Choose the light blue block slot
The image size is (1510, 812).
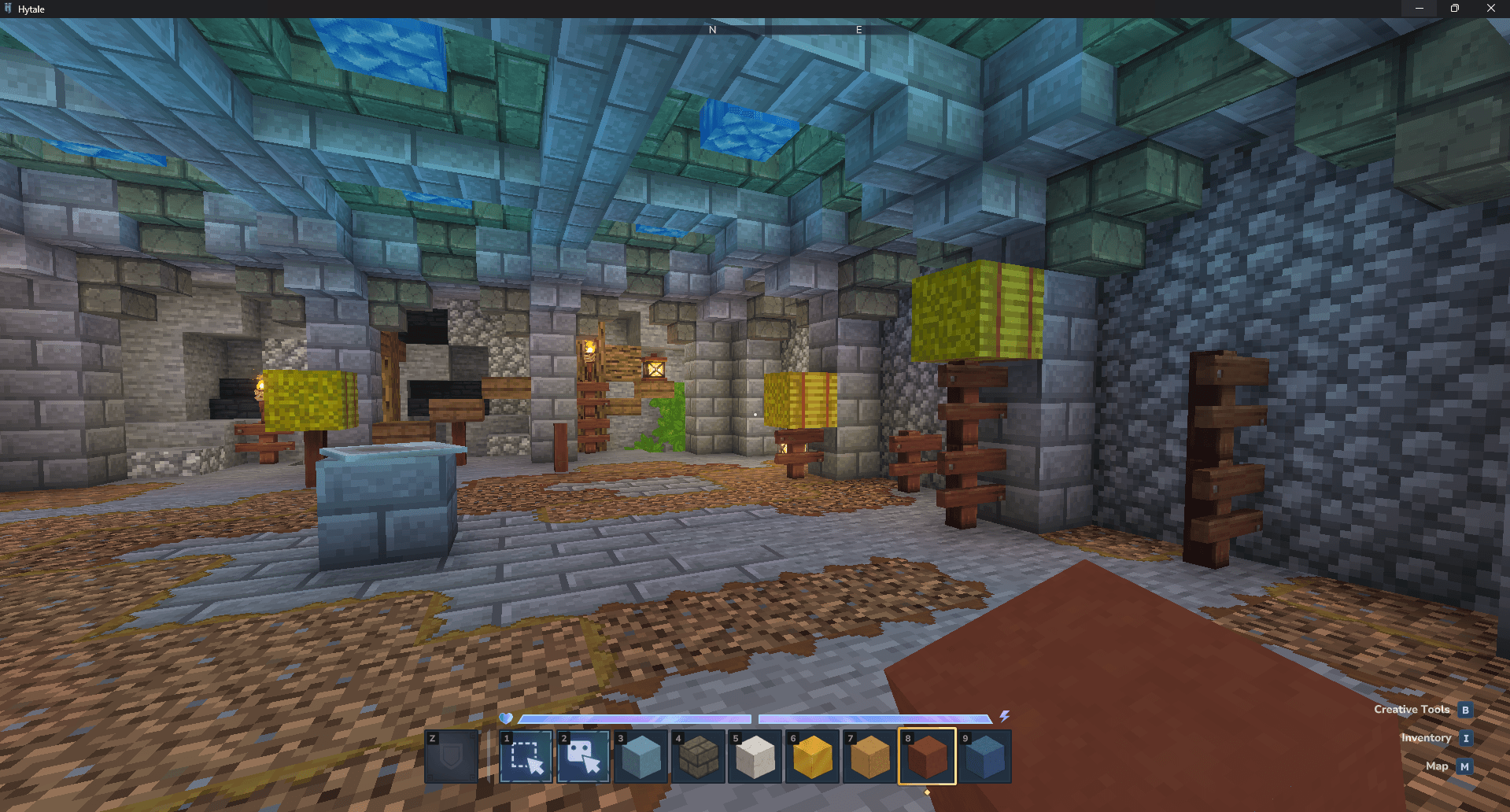(641, 757)
